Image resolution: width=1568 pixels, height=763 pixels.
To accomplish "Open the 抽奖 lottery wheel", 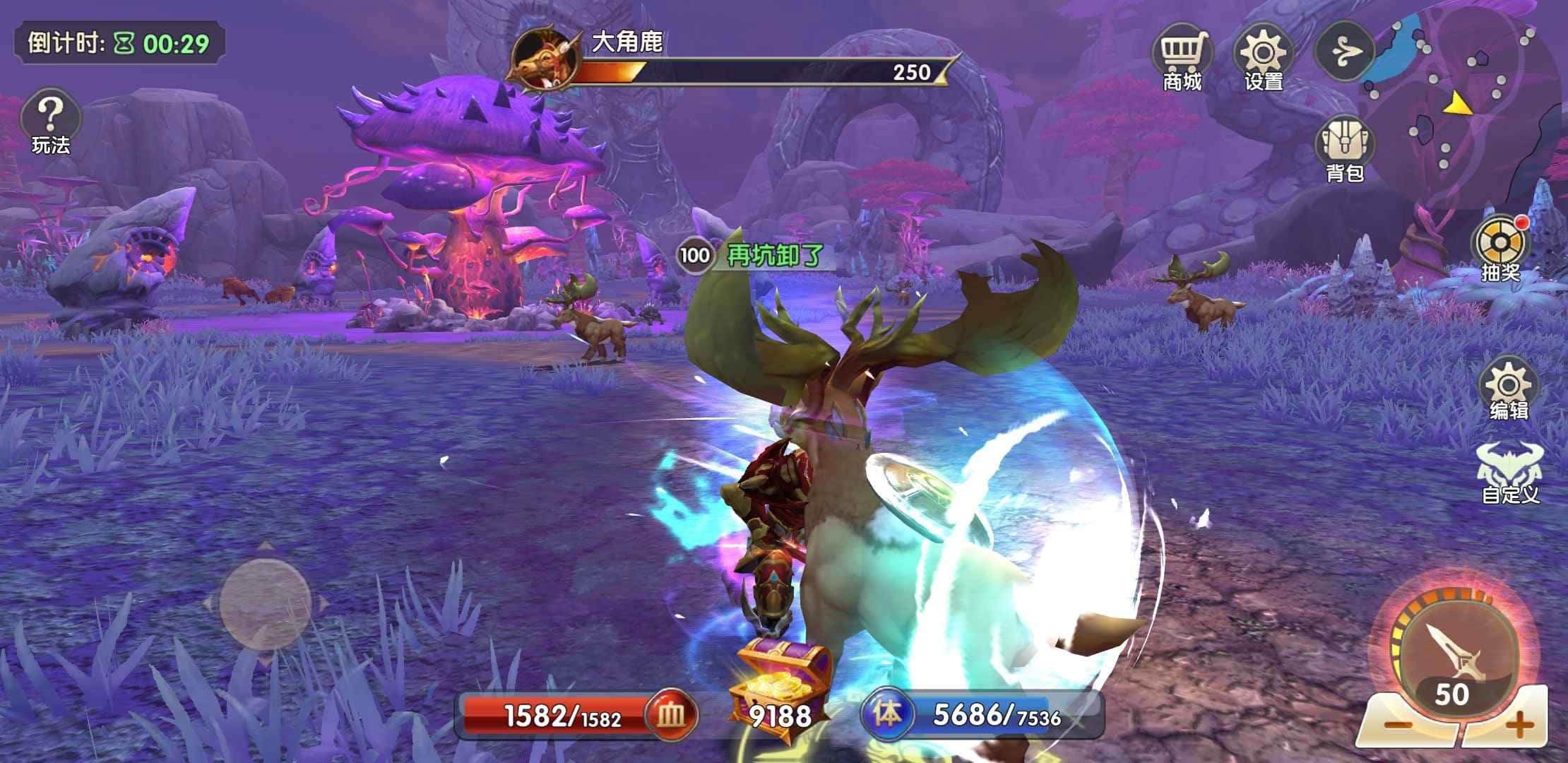I will (x=1501, y=247).
